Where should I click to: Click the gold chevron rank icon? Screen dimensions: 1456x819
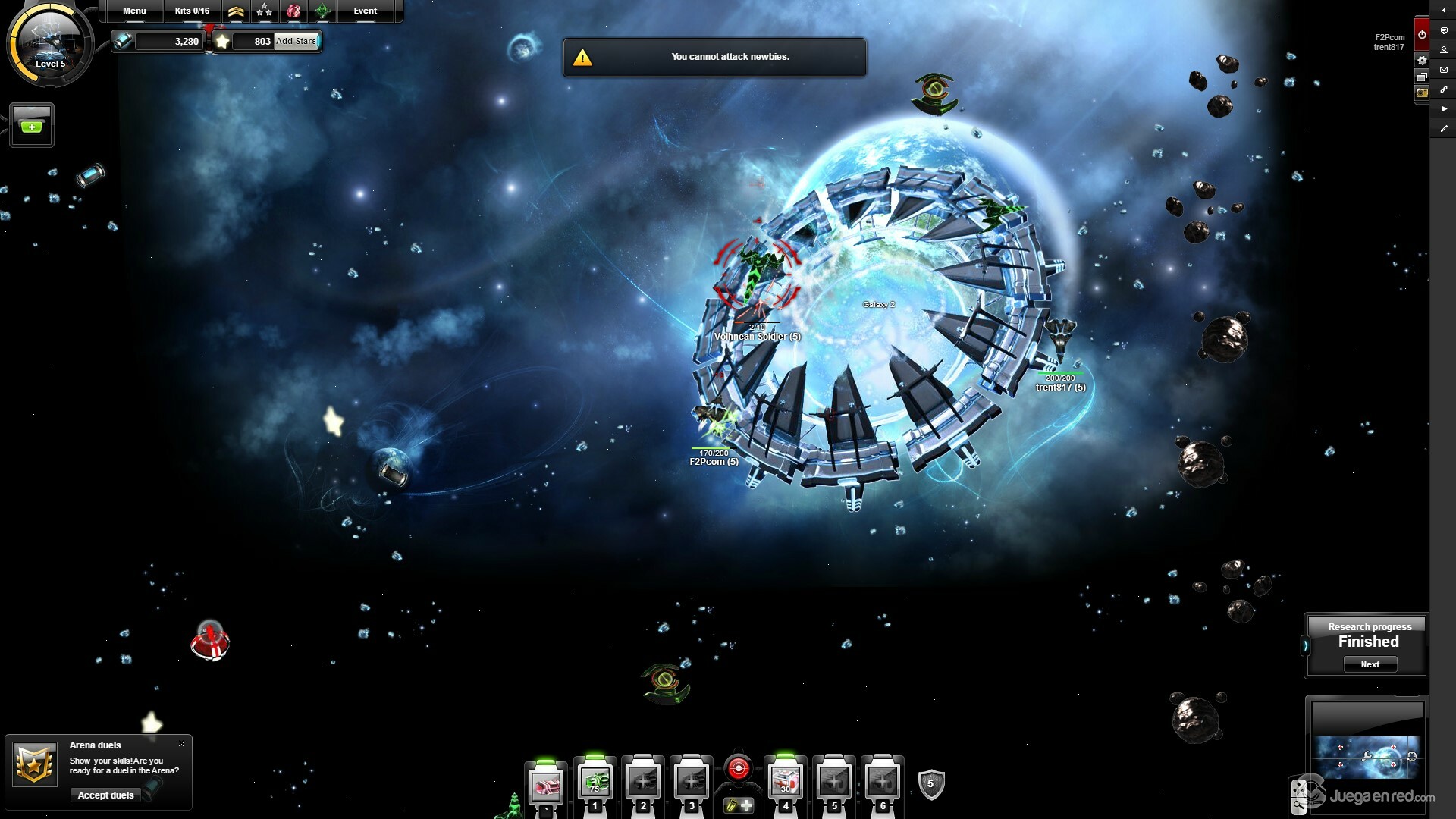pyautogui.click(x=236, y=11)
